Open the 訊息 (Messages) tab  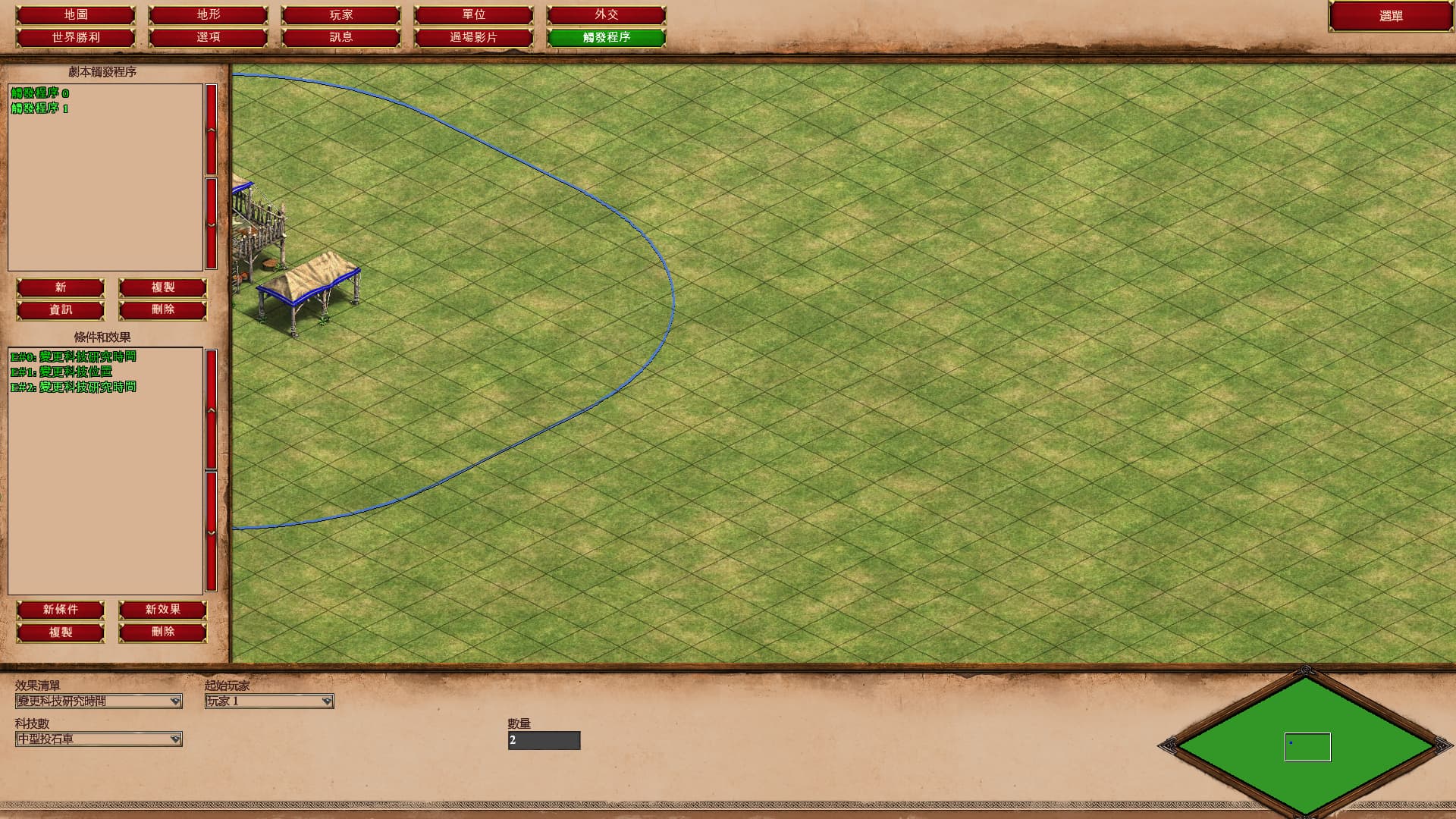click(x=340, y=36)
